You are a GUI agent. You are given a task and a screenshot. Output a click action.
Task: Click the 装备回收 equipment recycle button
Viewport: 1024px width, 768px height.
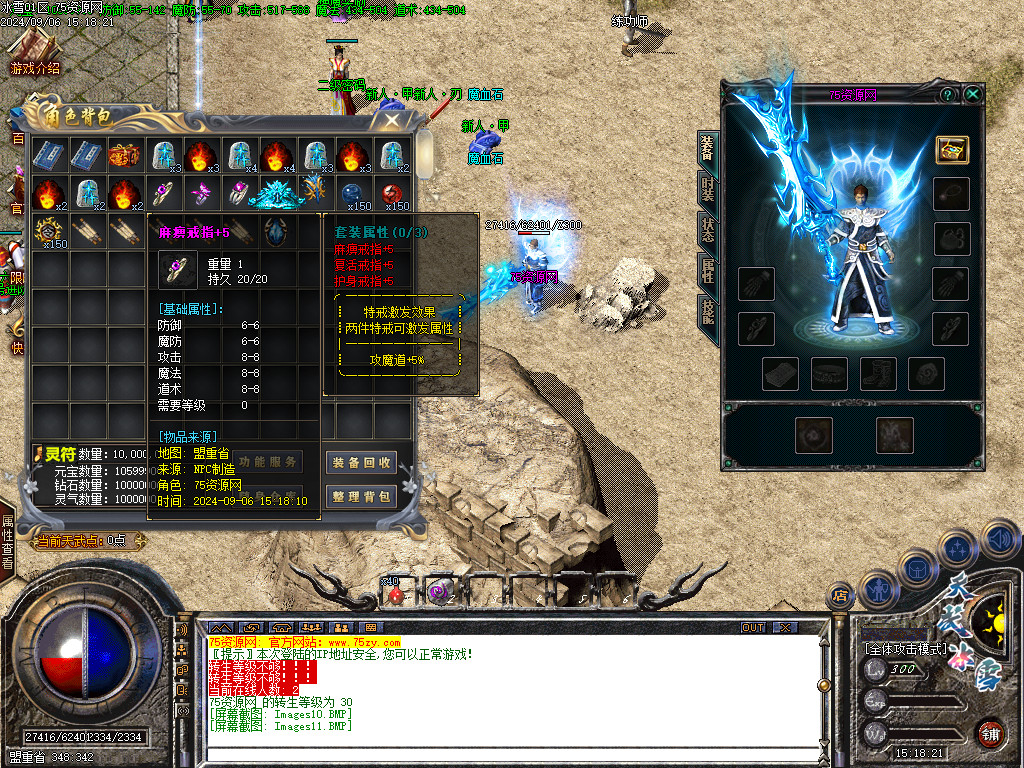[361, 462]
